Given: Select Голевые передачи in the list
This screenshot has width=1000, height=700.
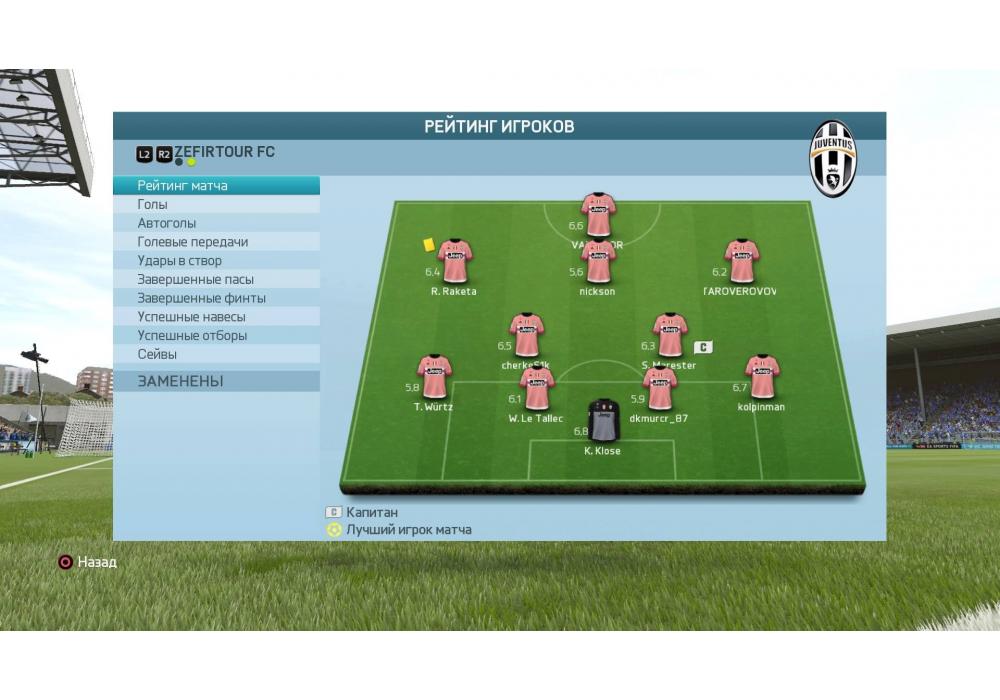Looking at the screenshot, I should [193, 242].
